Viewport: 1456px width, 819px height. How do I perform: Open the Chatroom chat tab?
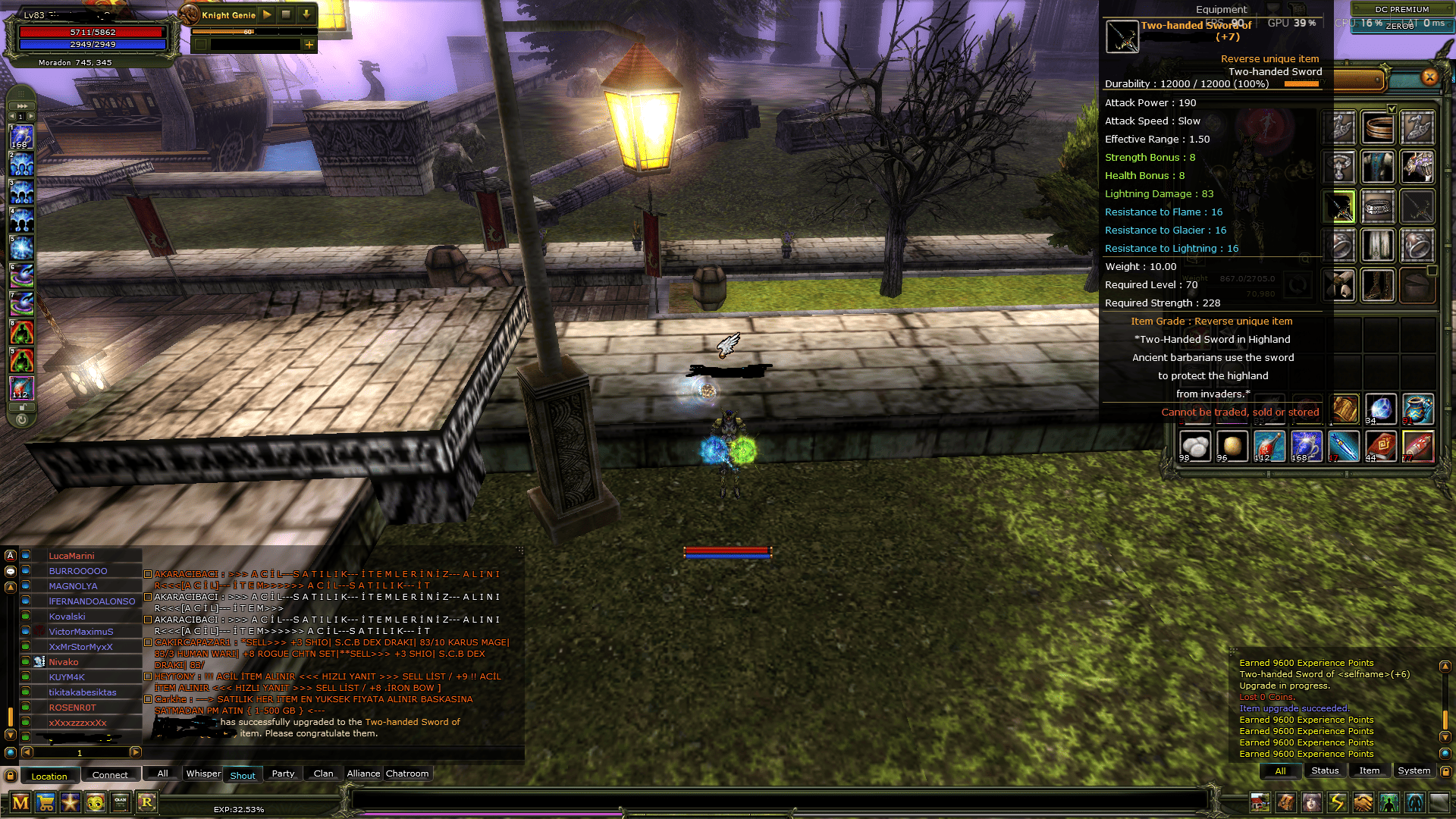[407, 773]
